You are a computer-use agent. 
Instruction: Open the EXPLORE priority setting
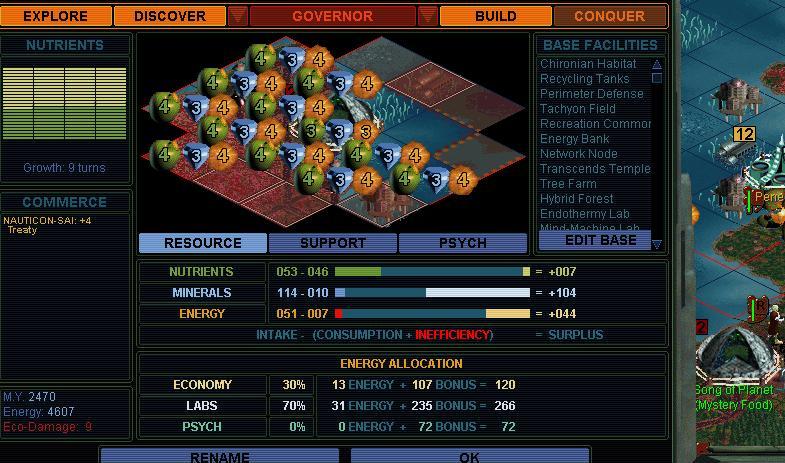(x=56, y=16)
